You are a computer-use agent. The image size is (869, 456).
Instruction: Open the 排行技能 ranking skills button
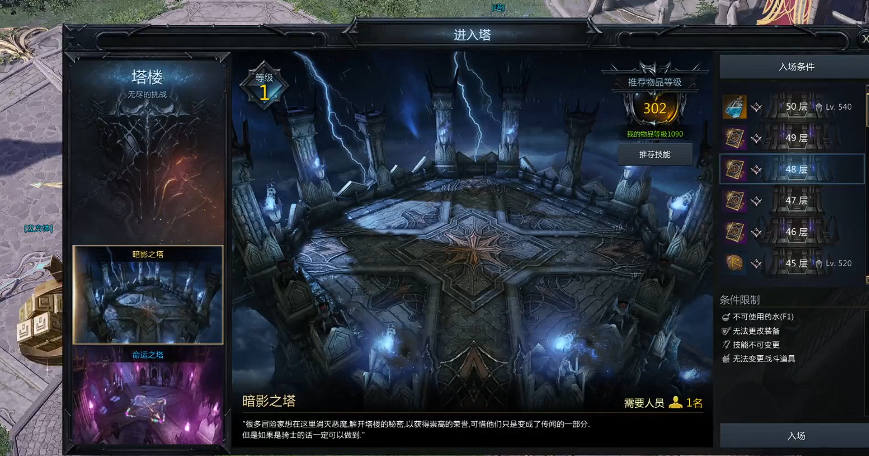[x=654, y=154]
